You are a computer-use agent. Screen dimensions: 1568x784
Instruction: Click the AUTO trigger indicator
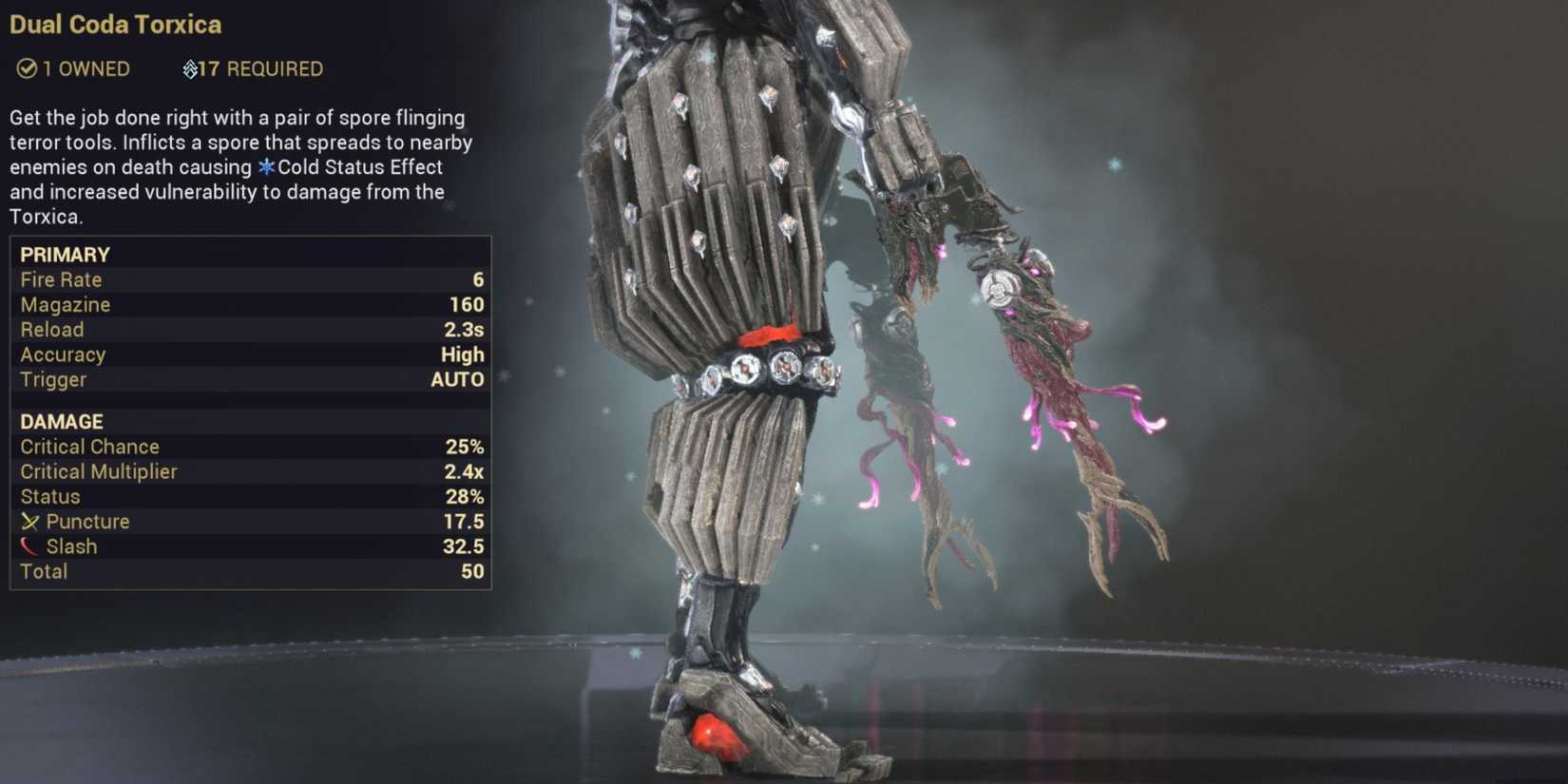[458, 379]
